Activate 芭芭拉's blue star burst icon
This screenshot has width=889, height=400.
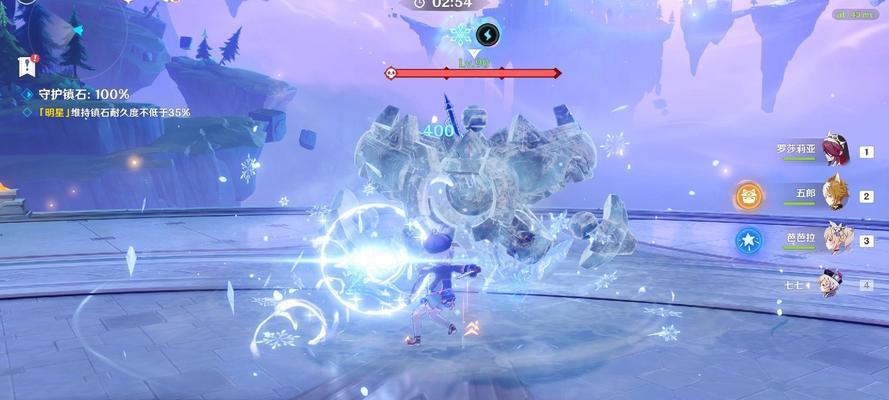(748, 241)
